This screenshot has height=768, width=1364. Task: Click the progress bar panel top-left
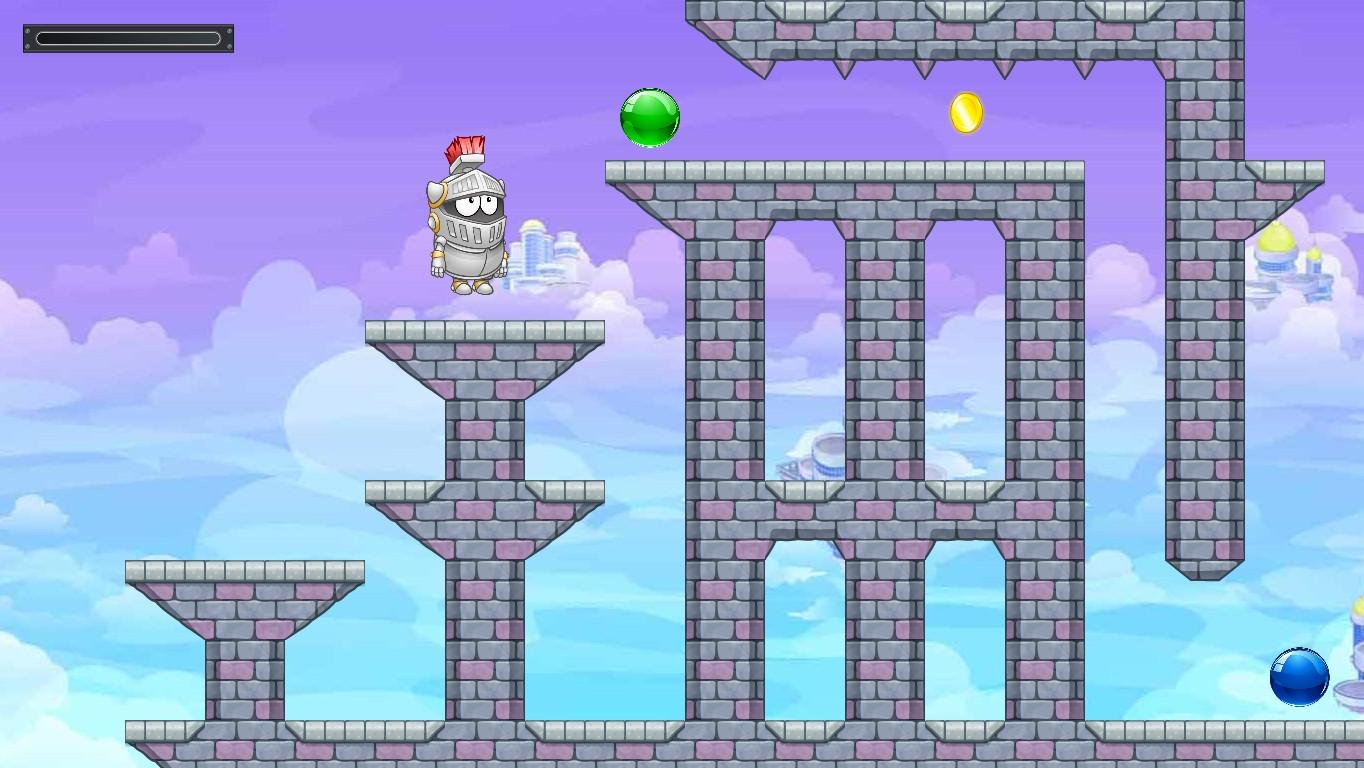coord(127,38)
